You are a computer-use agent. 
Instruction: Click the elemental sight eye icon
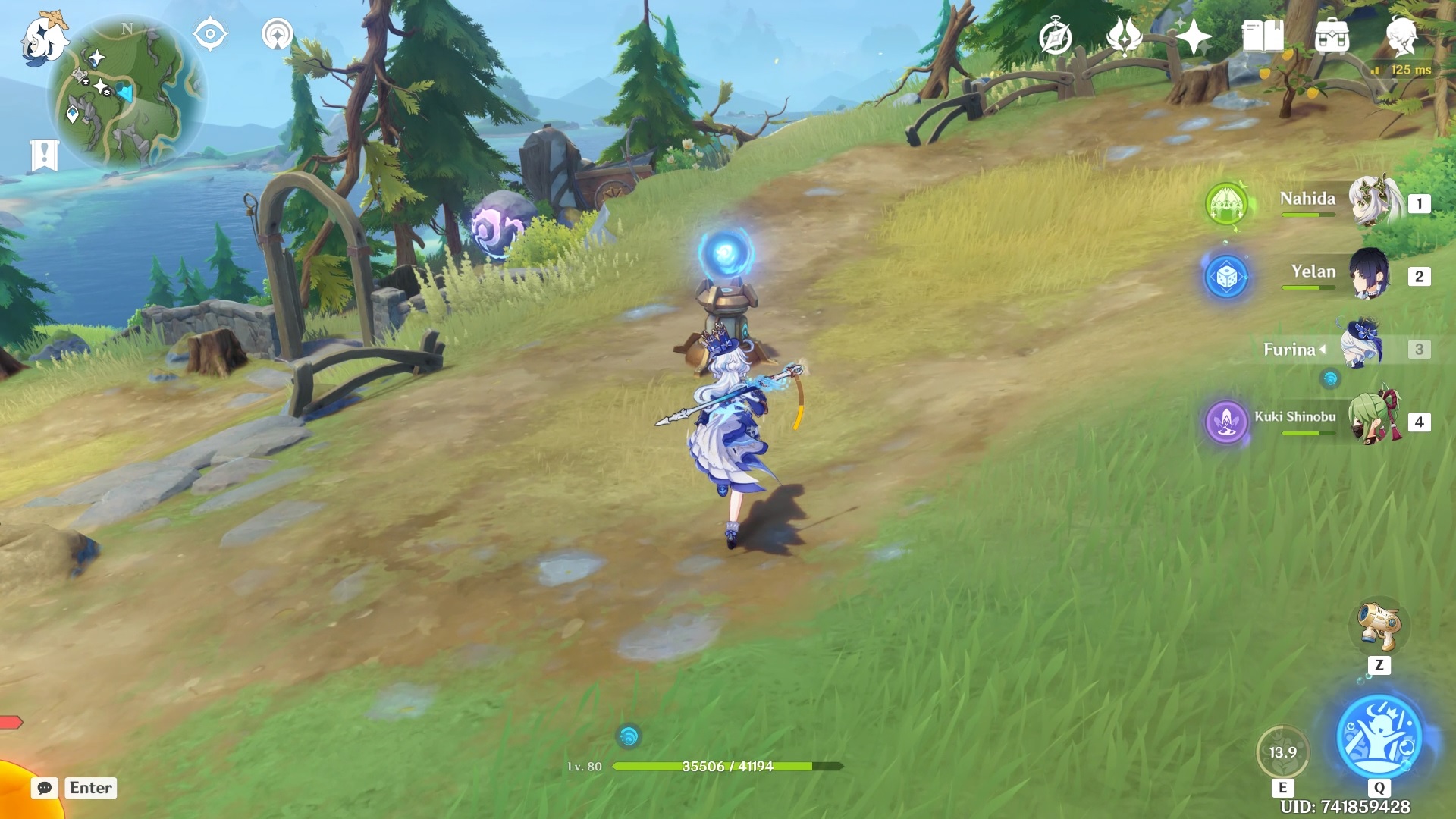210,35
